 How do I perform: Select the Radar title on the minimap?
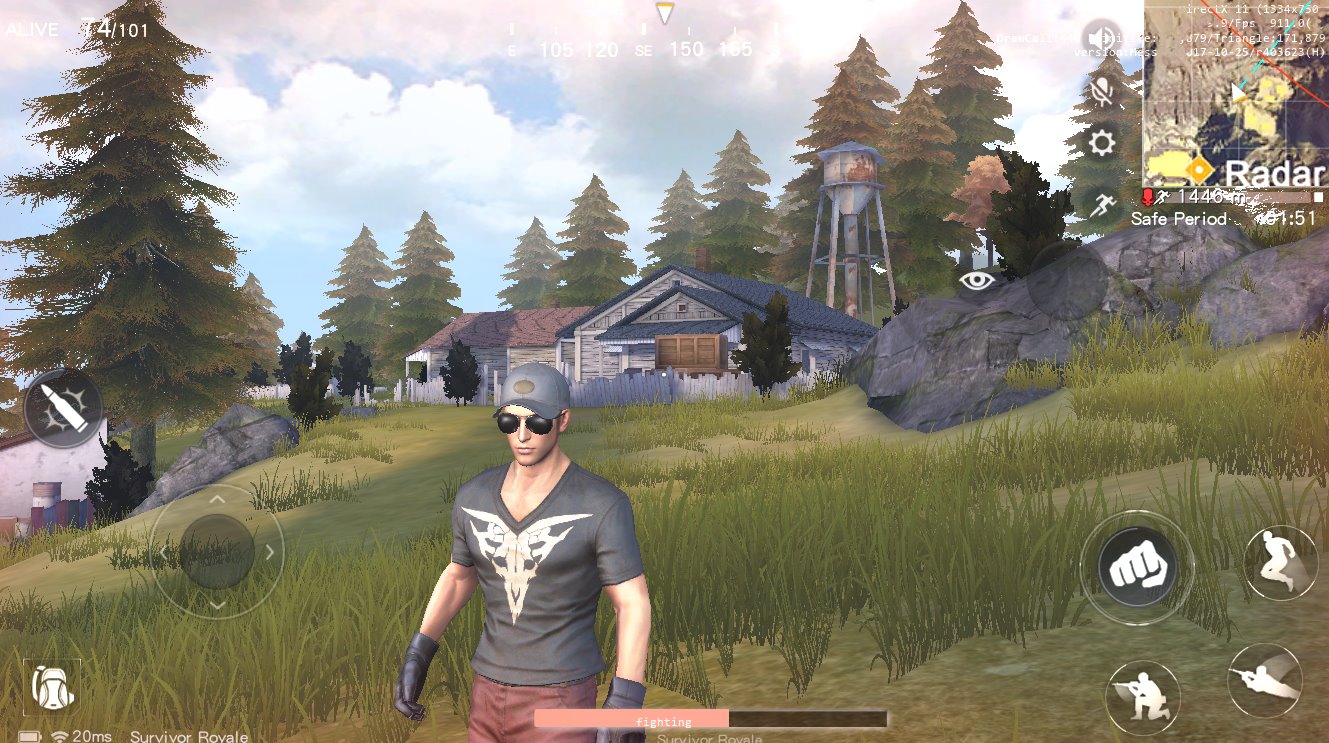point(1274,172)
